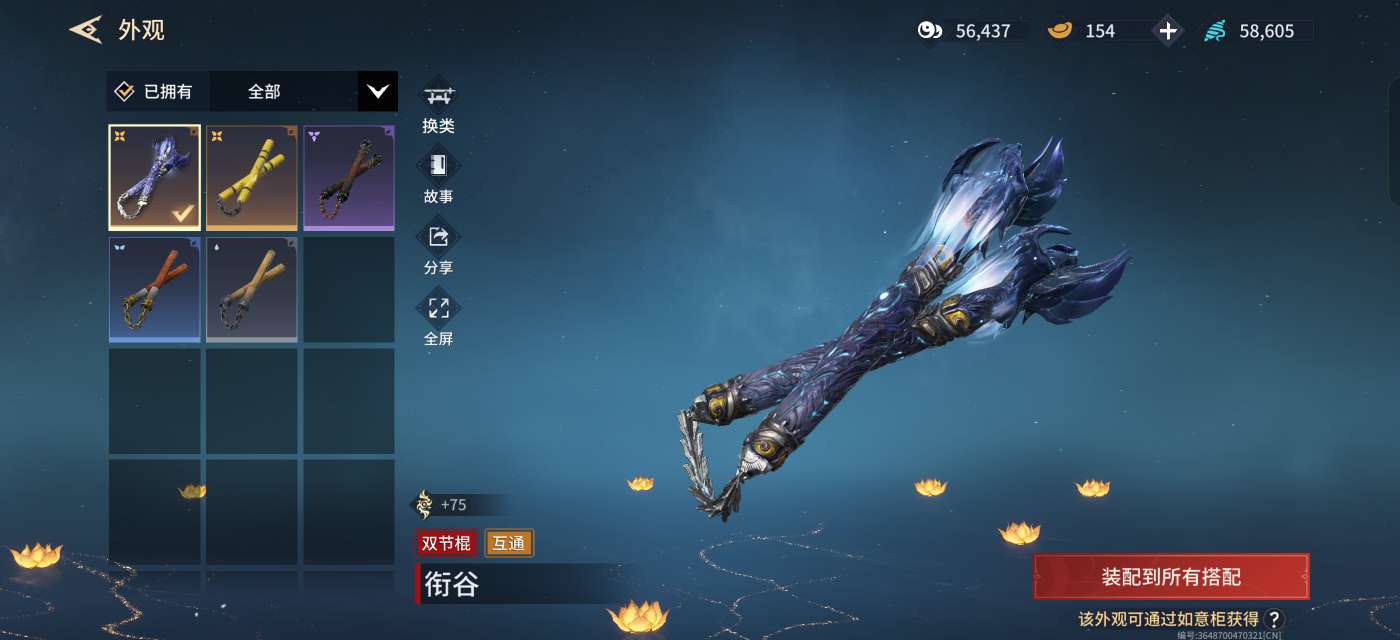The width and height of the screenshot is (1400, 640).
Task: Pick the orange-red nunchaku skin
Action: [154, 289]
